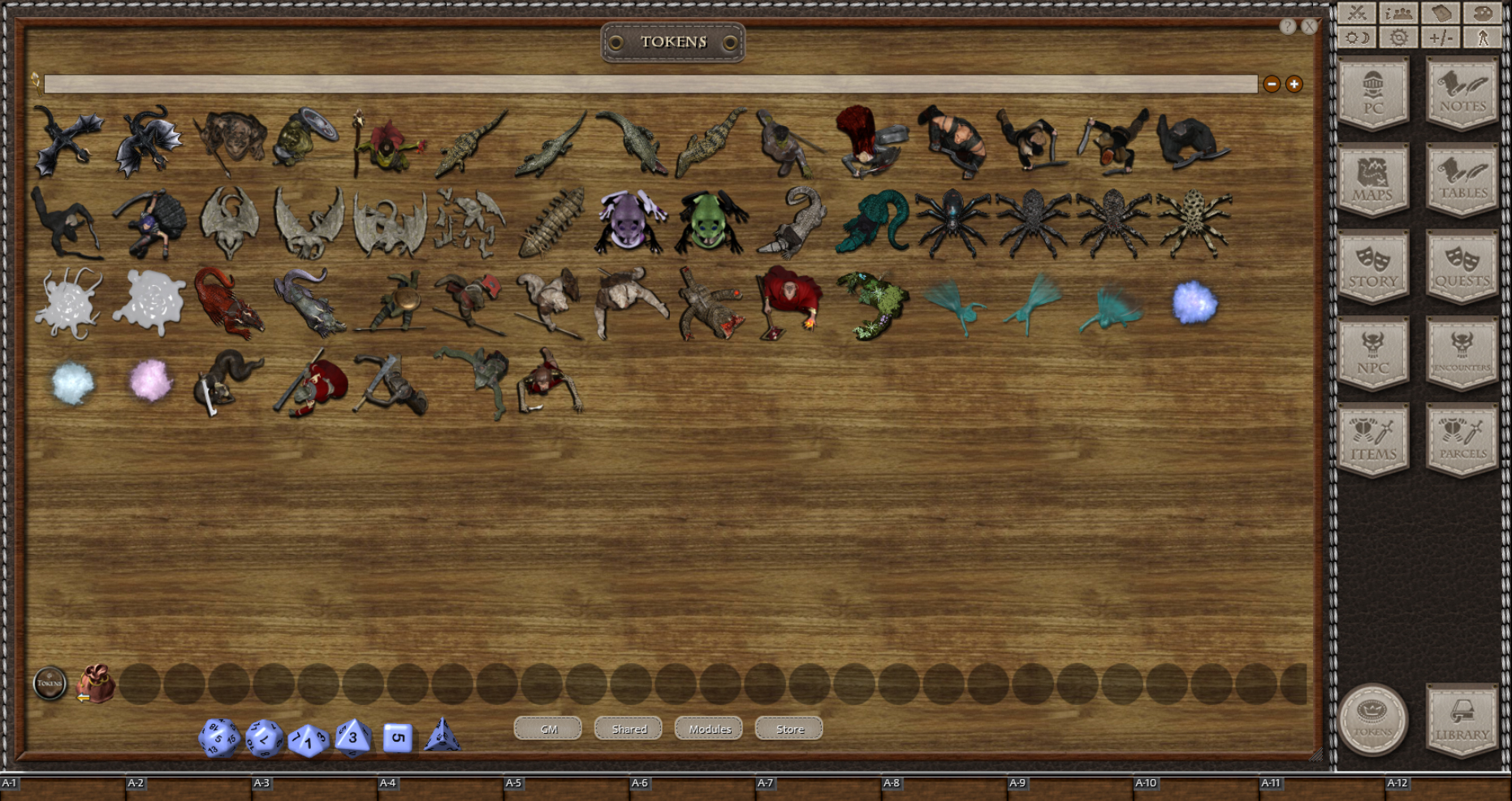Image resolution: width=1512 pixels, height=801 pixels.
Task: Open the Combat Tracker crossed-swords icon
Action: pyautogui.click(x=1355, y=13)
